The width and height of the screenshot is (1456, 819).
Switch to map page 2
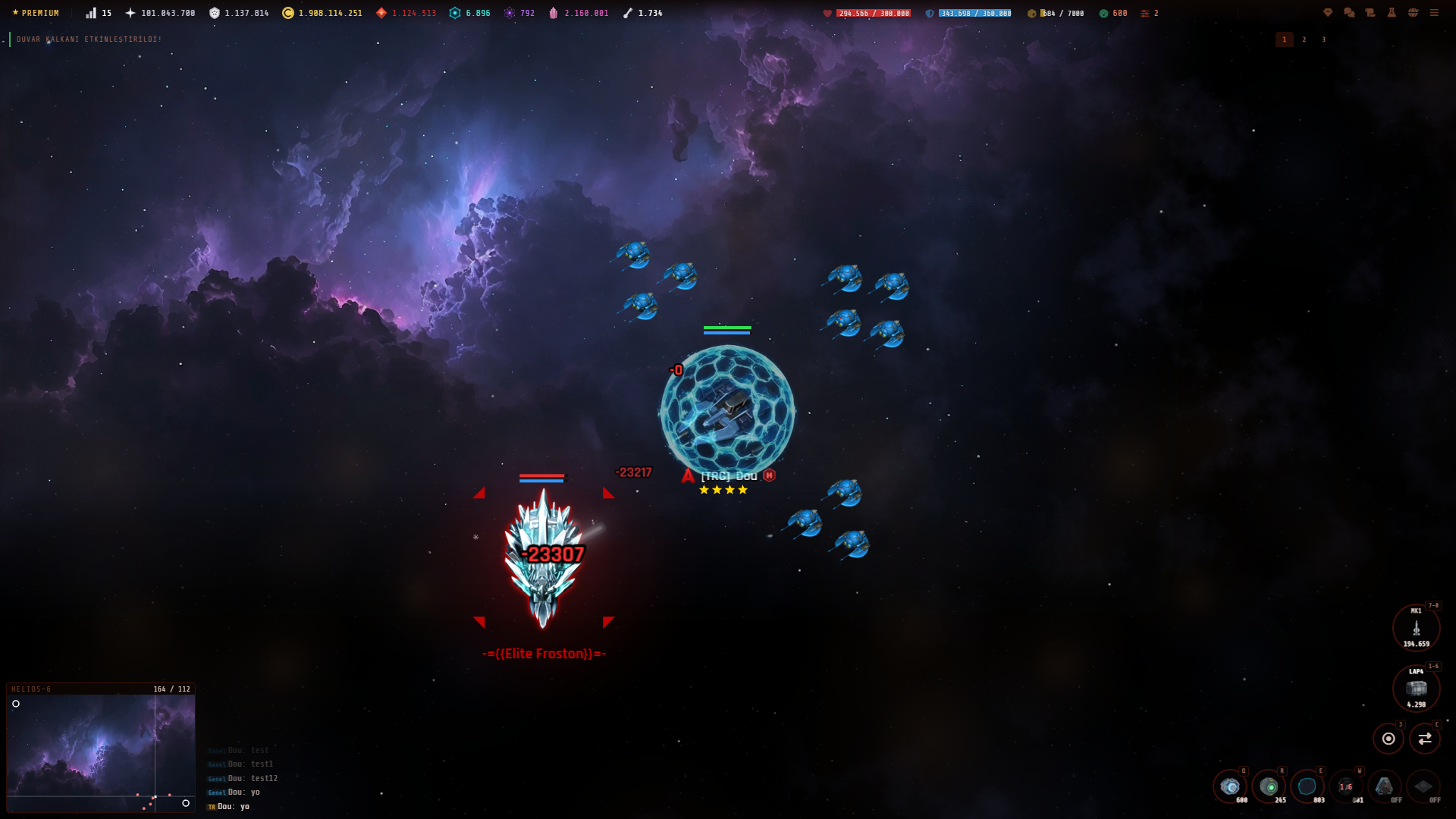(1304, 39)
